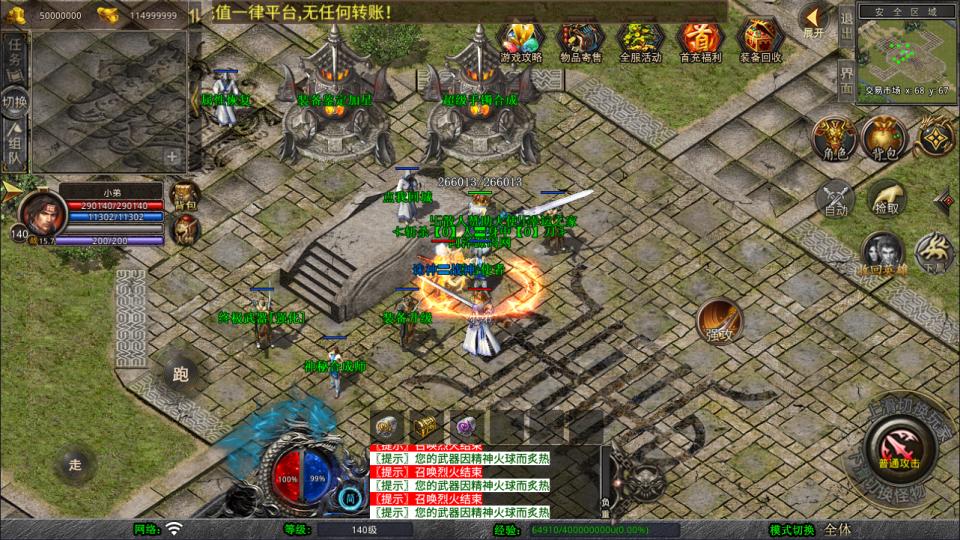Screen dimensions: 960x540
Task: Toggle 自动 auto-combat button
Action: (x=835, y=198)
